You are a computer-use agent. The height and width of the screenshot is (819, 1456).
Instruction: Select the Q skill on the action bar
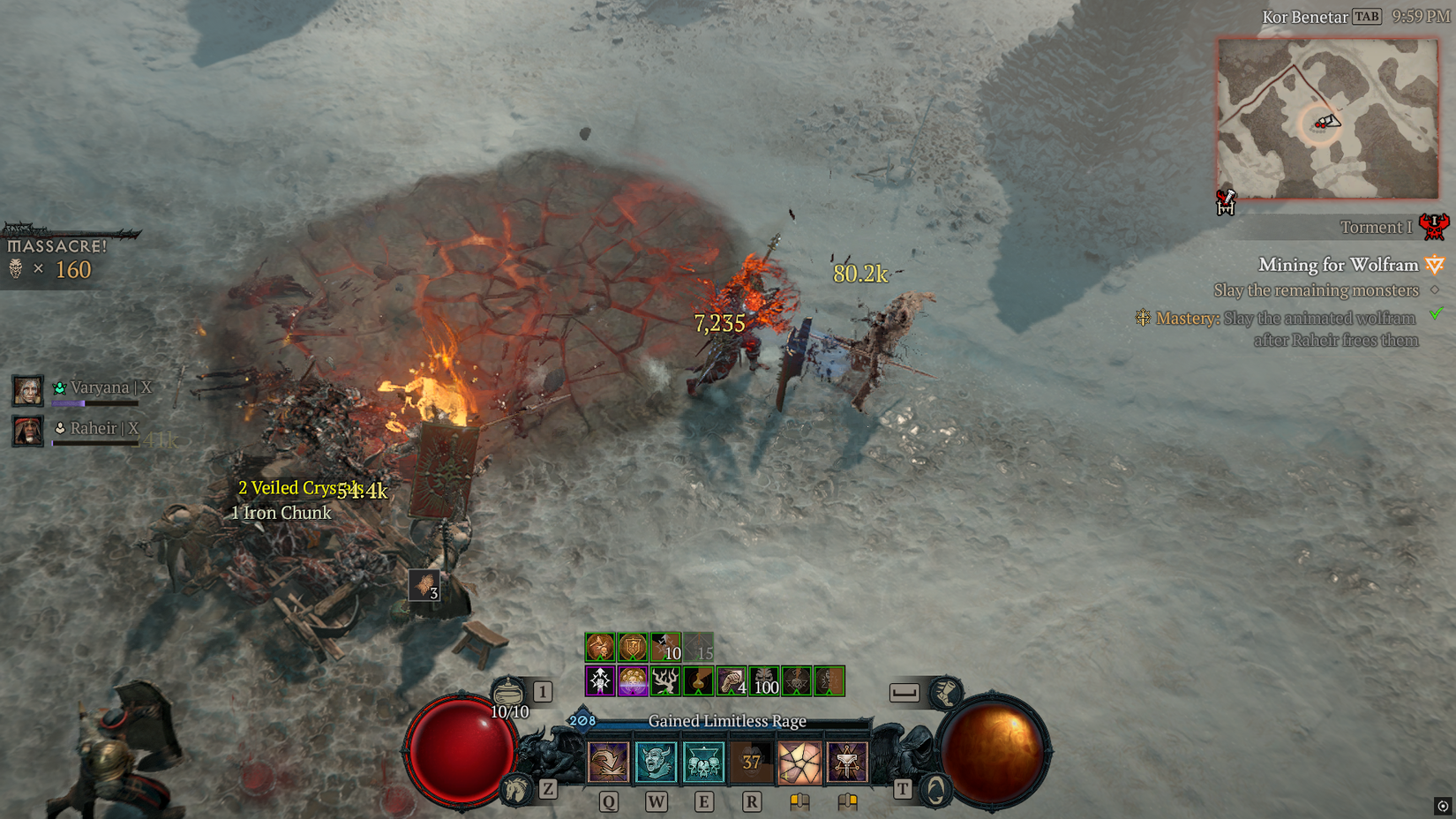(x=608, y=763)
